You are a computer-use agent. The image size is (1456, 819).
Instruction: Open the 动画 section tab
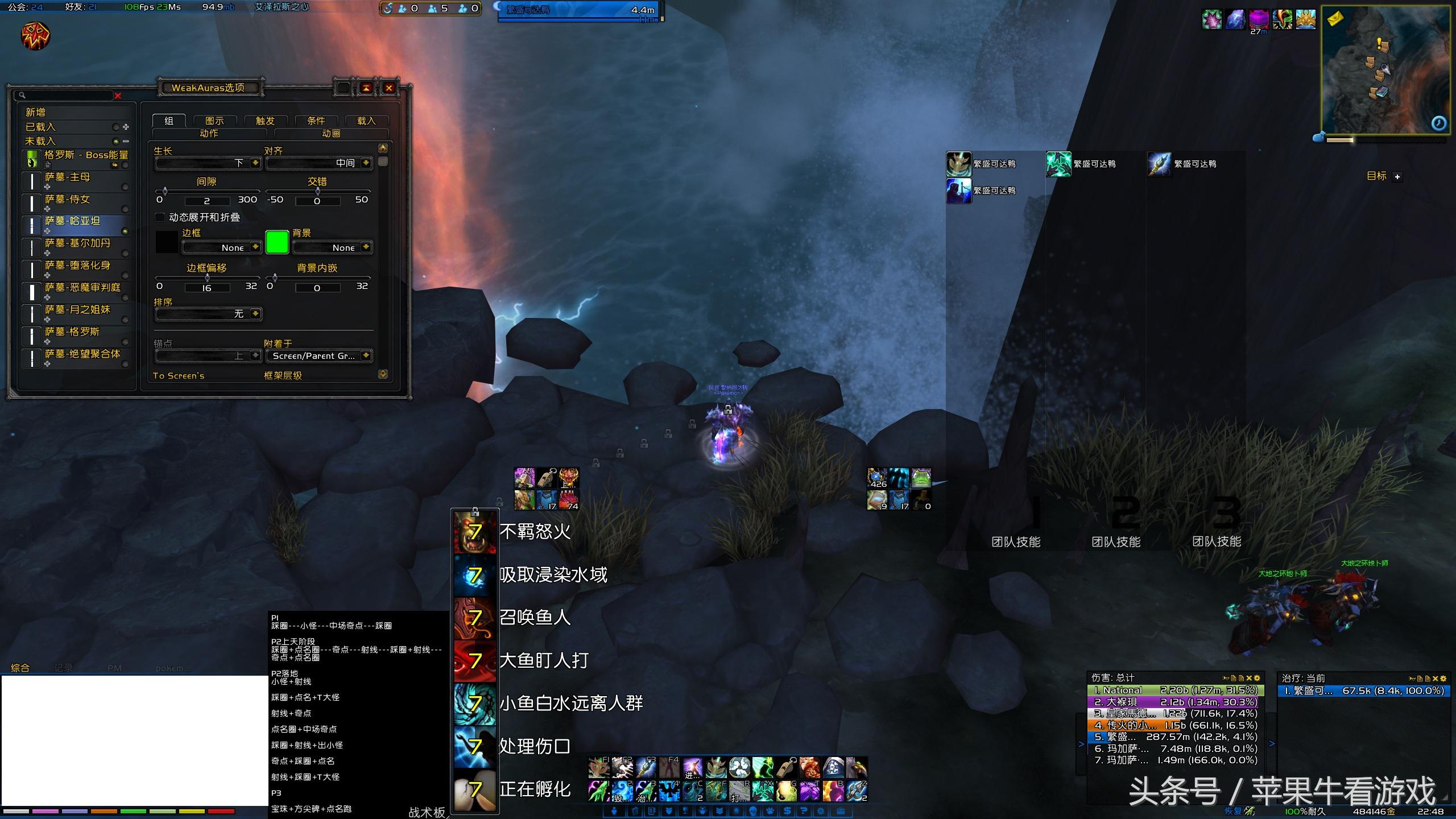(x=331, y=134)
